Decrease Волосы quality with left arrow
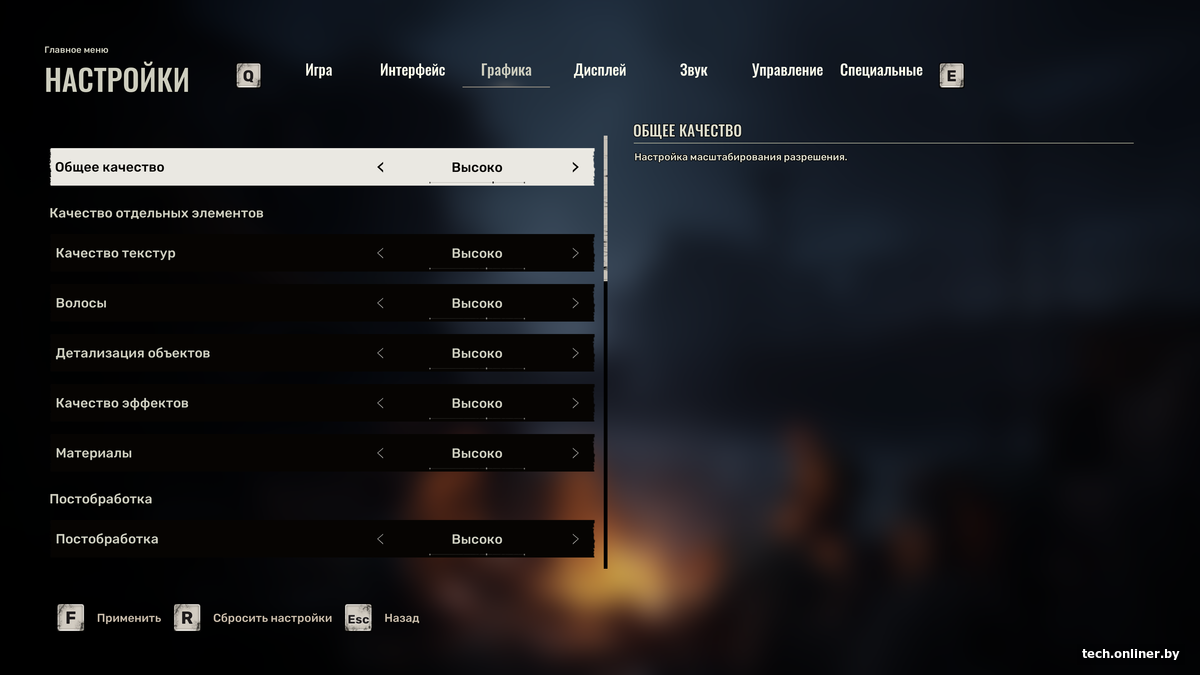 (380, 303)
